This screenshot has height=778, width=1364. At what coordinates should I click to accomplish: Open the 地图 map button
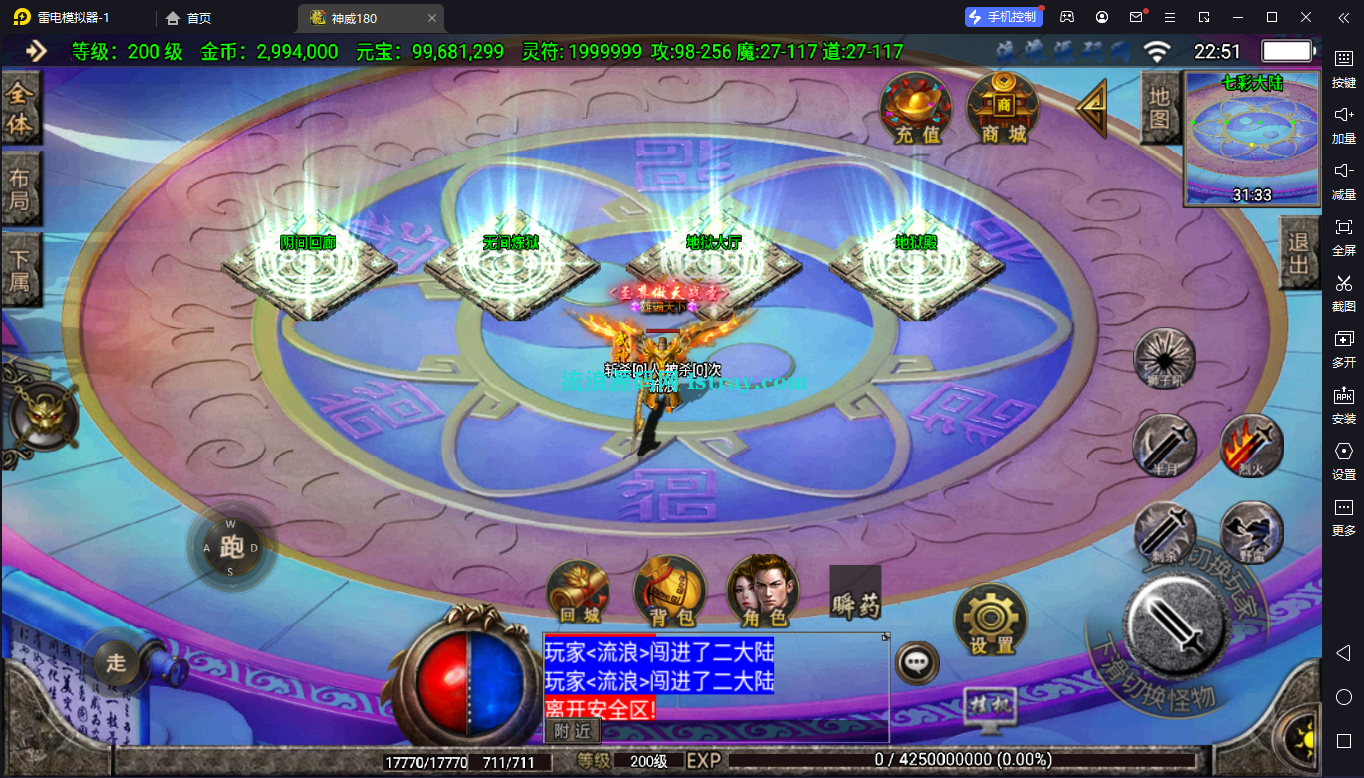[1159, 109]
